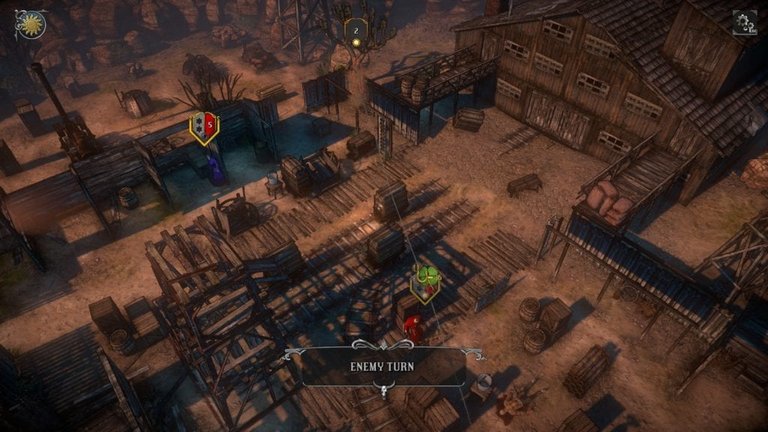Select the blue and red shield unit marker

(204, 127)
